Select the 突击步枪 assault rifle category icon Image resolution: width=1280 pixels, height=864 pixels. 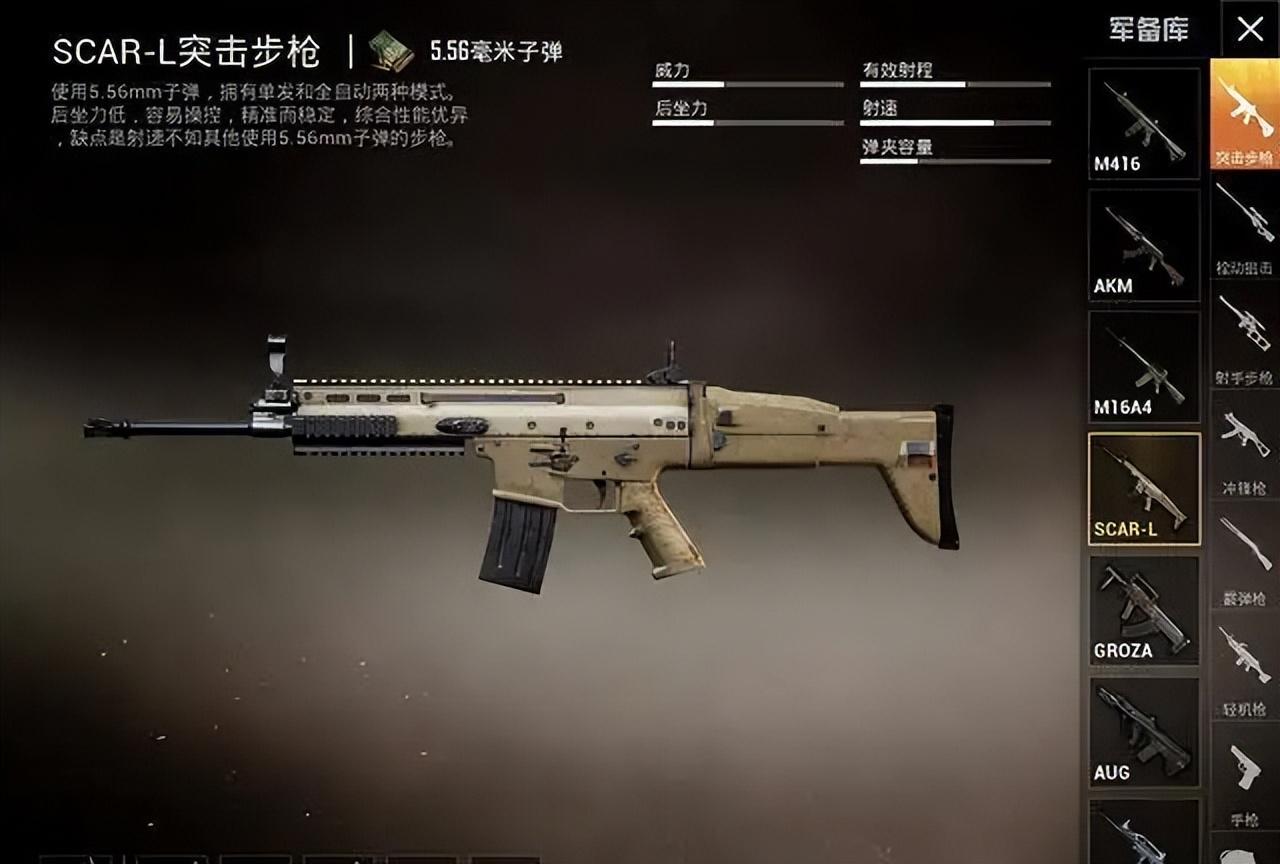coord(1243,110)
